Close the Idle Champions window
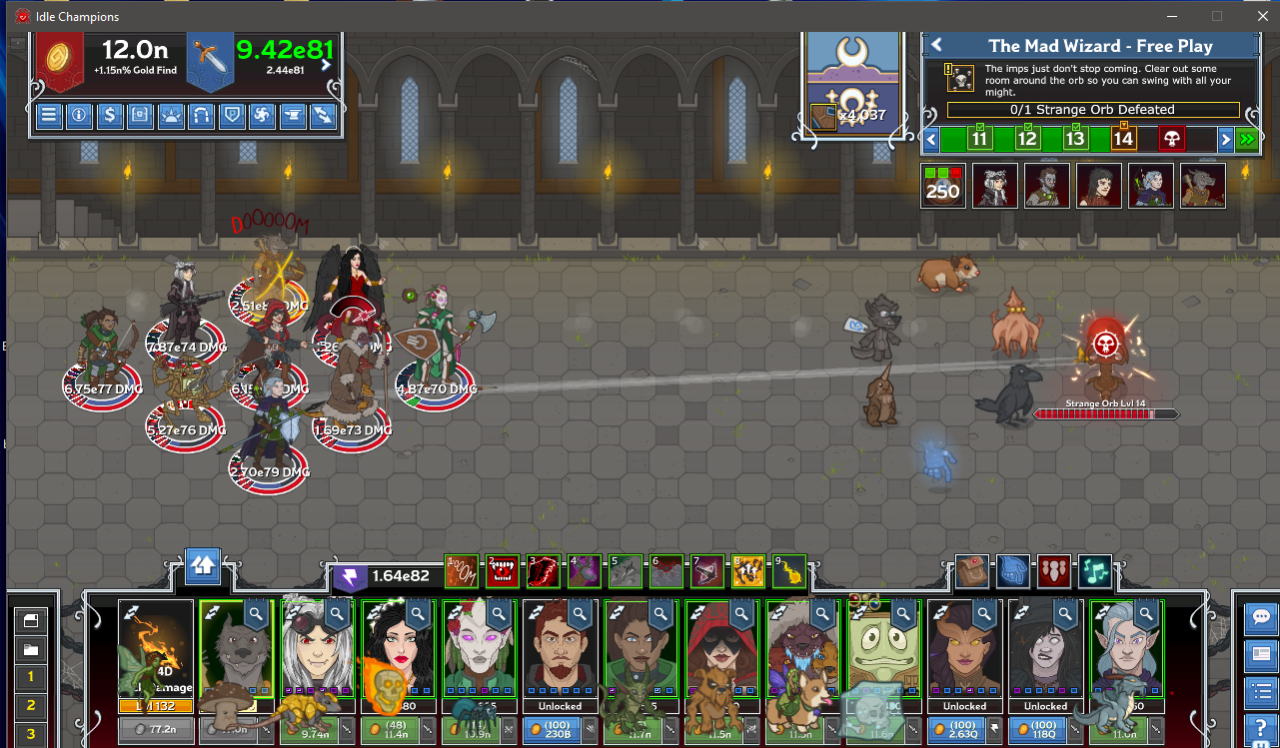 [x=1262, y=16]
